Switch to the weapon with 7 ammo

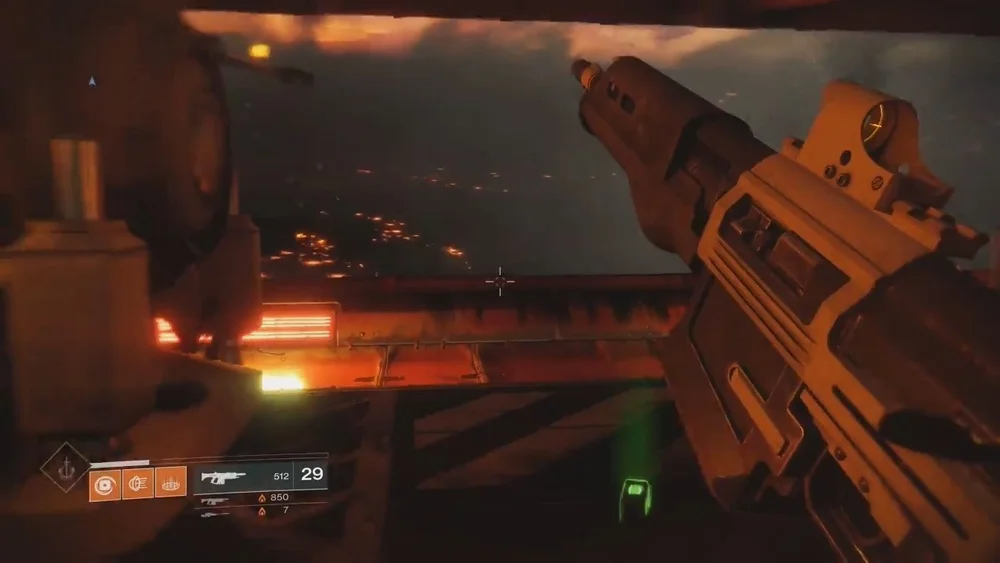coord(215,512)
